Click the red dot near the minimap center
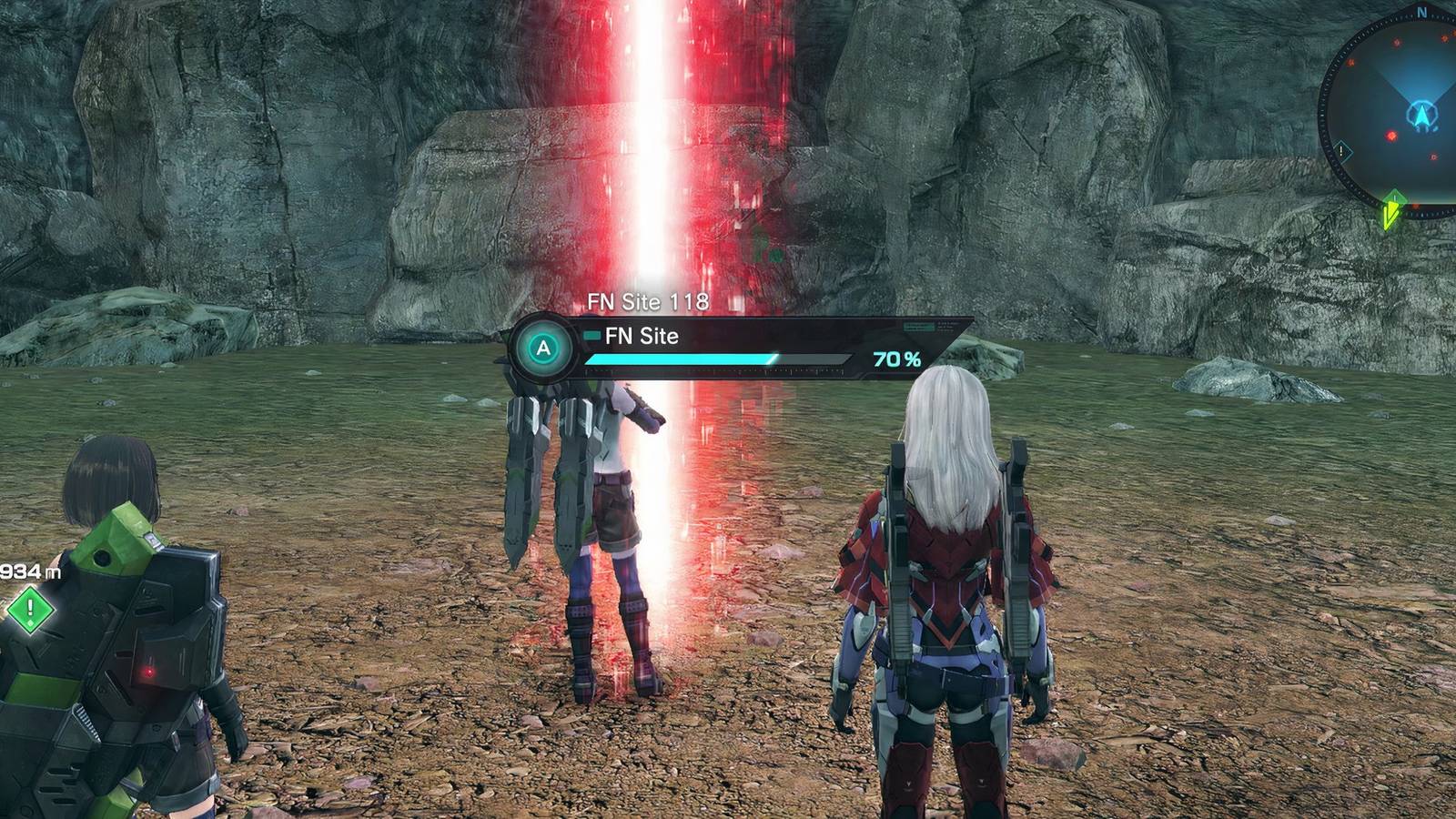The width and height of the screenshot is (1456, 819). tap(1390, 134)
